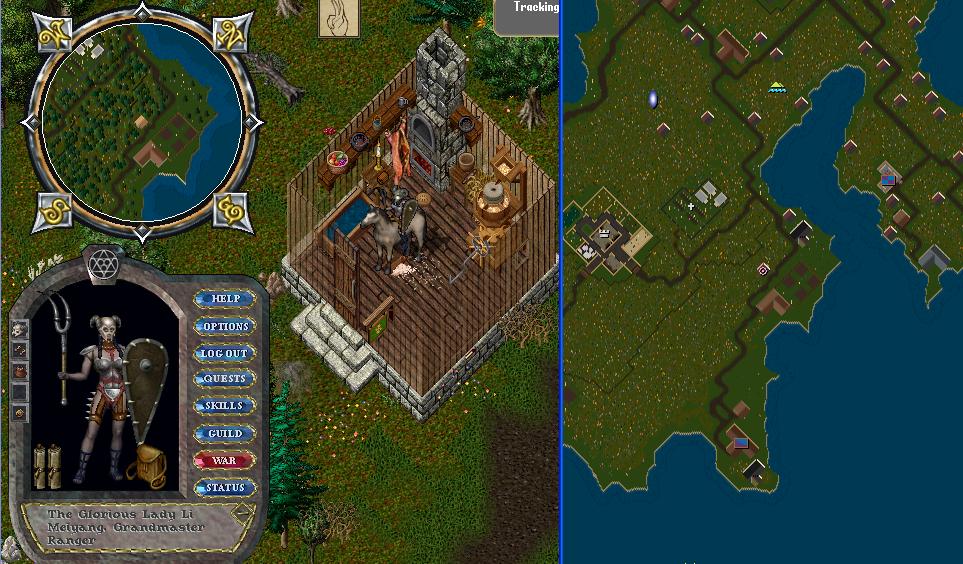Image resolution: width=963 pixels, height=564 pixels.
Task: Show the Quests log
Action: click(225, 379)
